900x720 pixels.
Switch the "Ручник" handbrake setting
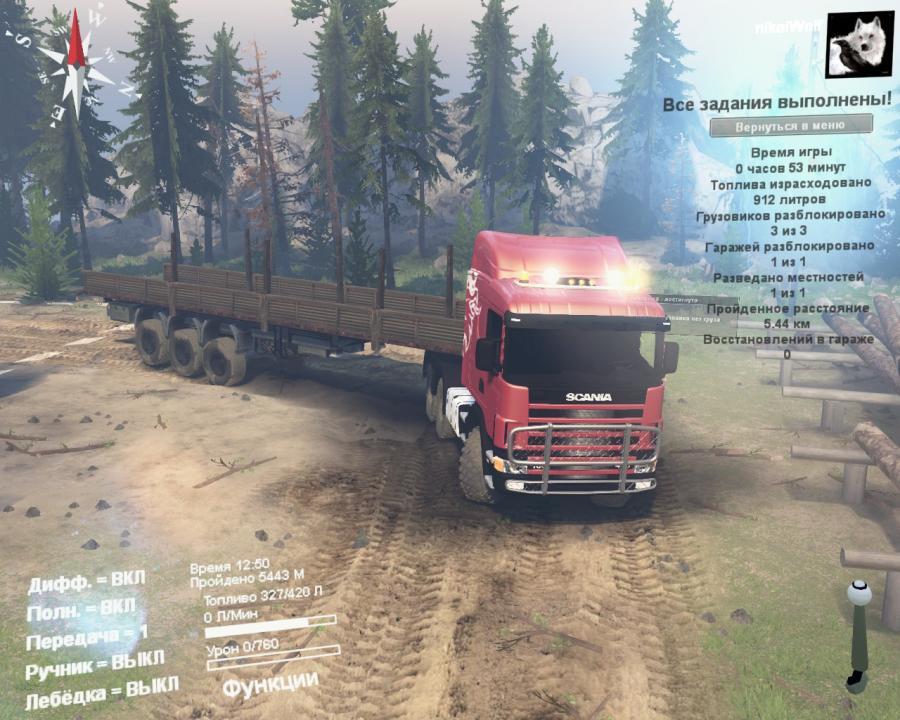coord(95,664)
